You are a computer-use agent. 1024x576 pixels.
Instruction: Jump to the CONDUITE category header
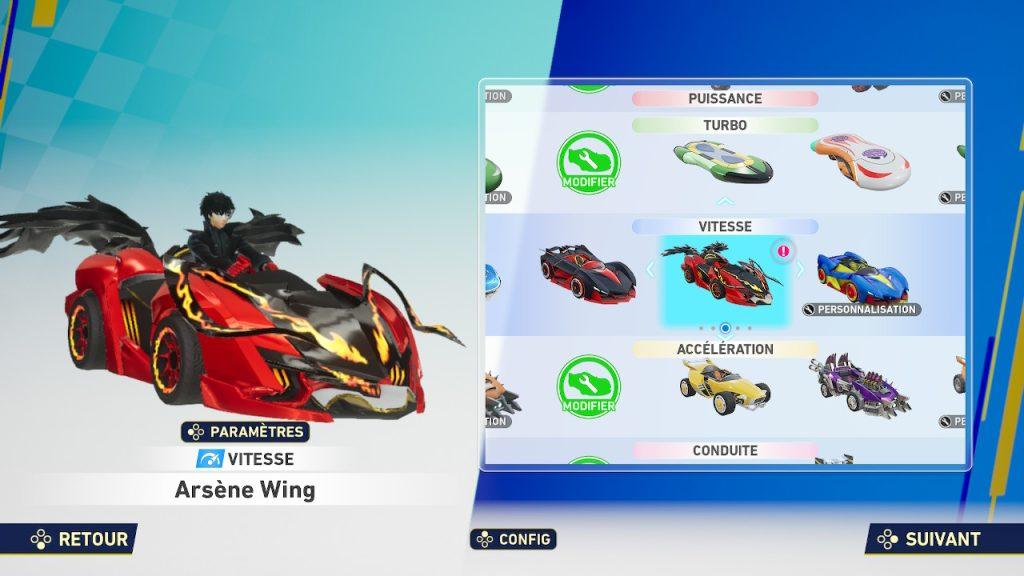tap(725, 451)
